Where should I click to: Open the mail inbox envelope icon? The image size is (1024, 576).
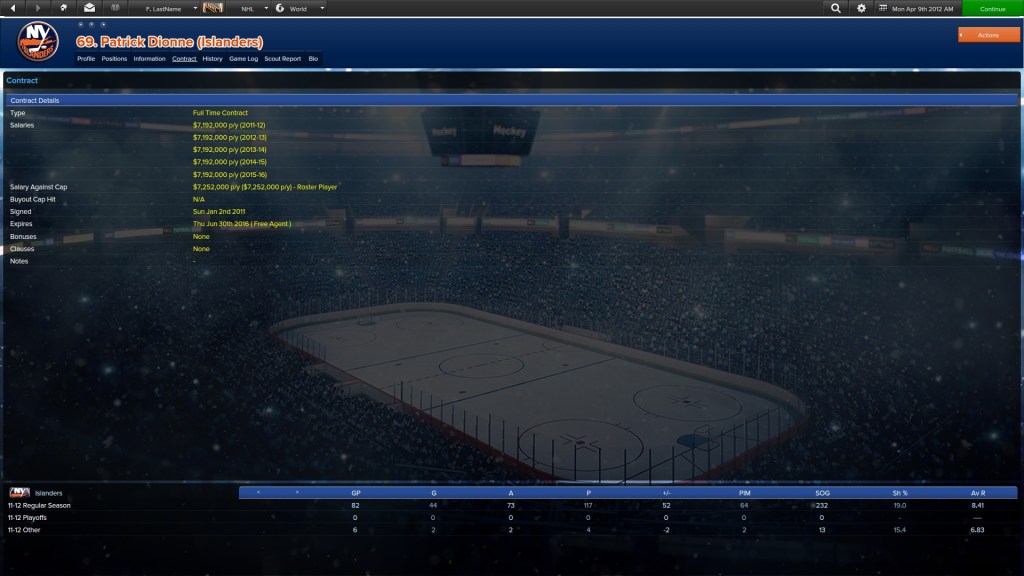89,8
